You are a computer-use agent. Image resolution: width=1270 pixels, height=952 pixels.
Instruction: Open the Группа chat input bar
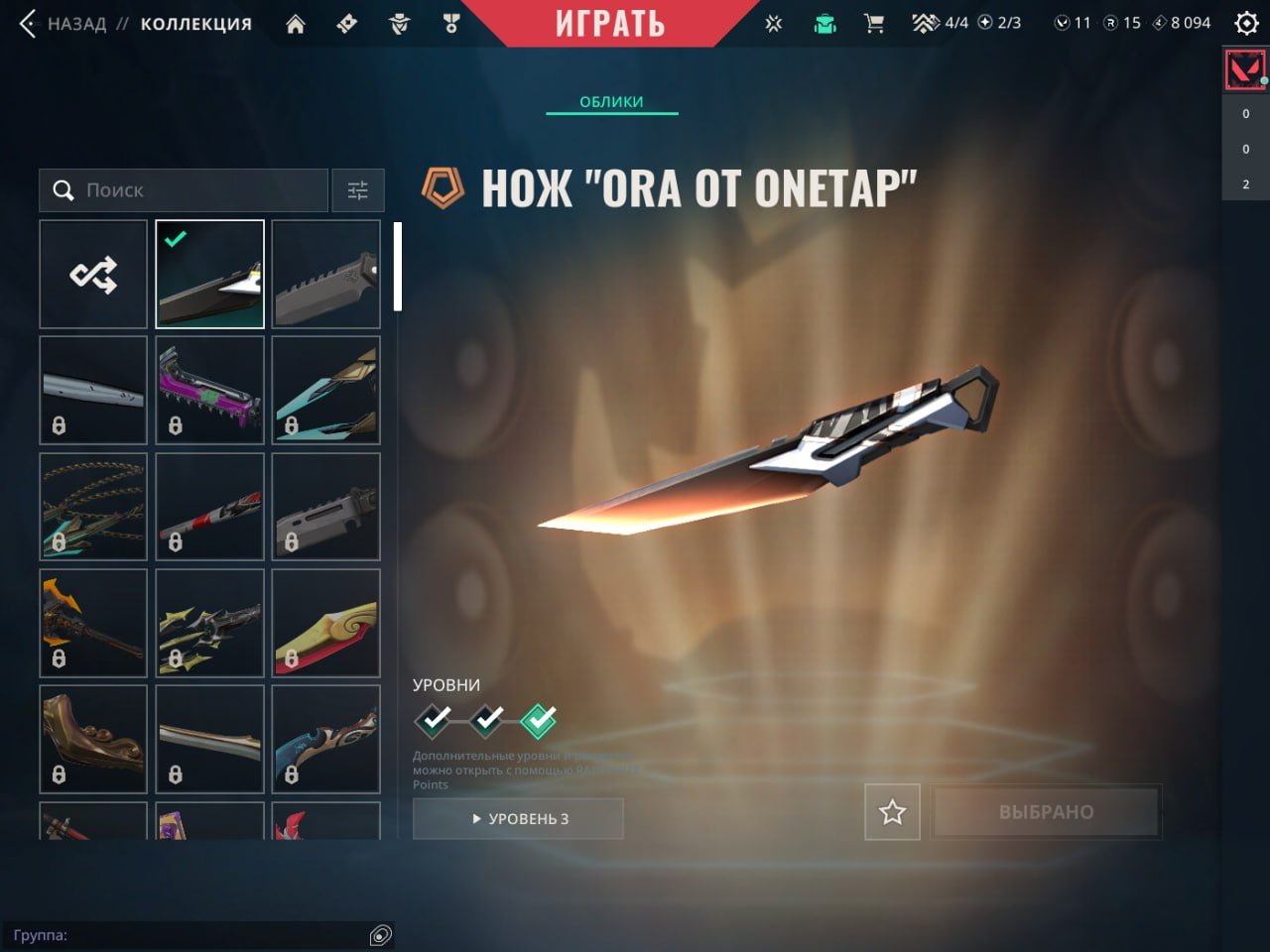pos(189,935)
